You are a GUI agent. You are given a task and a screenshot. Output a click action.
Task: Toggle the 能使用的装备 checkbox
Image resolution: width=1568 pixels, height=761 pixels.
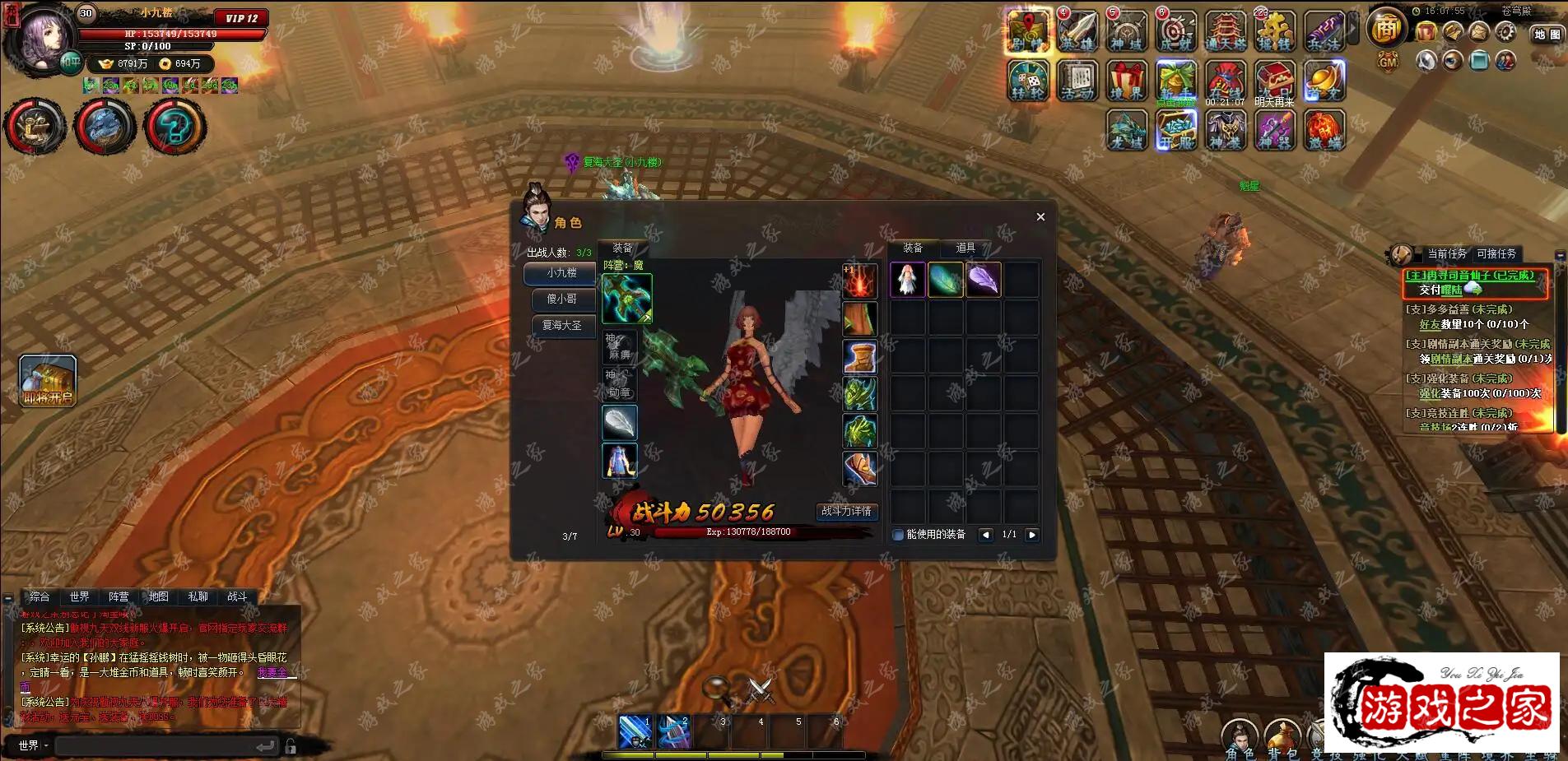coord(898,535)
